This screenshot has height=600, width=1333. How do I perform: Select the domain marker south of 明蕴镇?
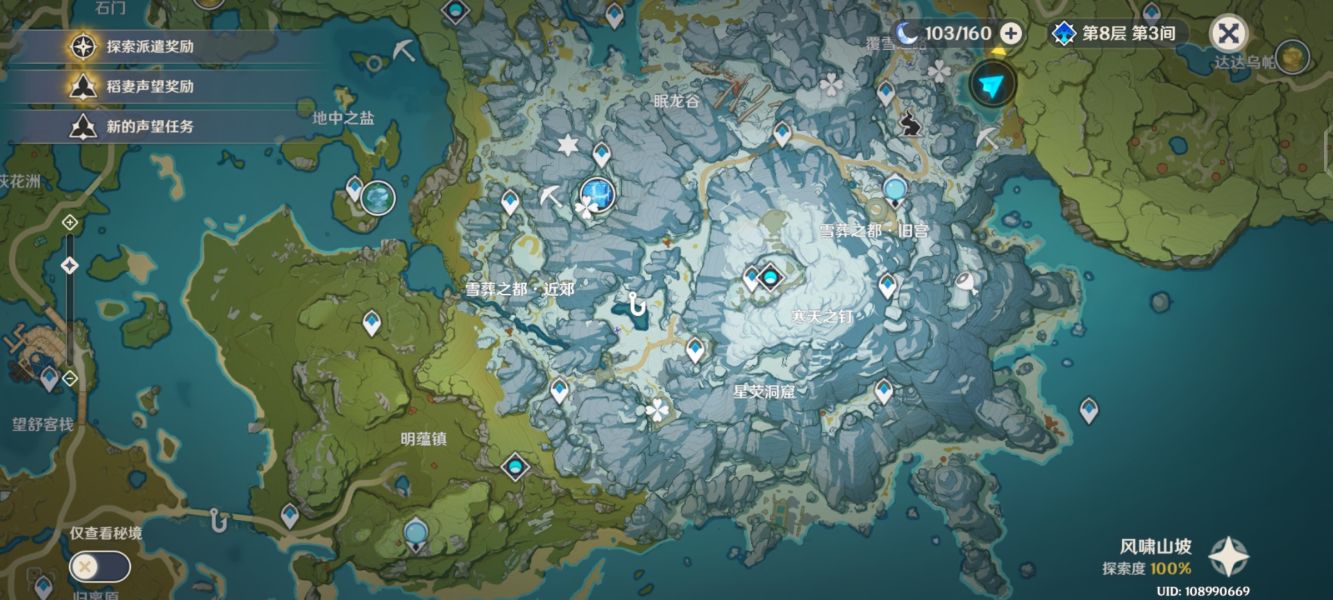416,532
